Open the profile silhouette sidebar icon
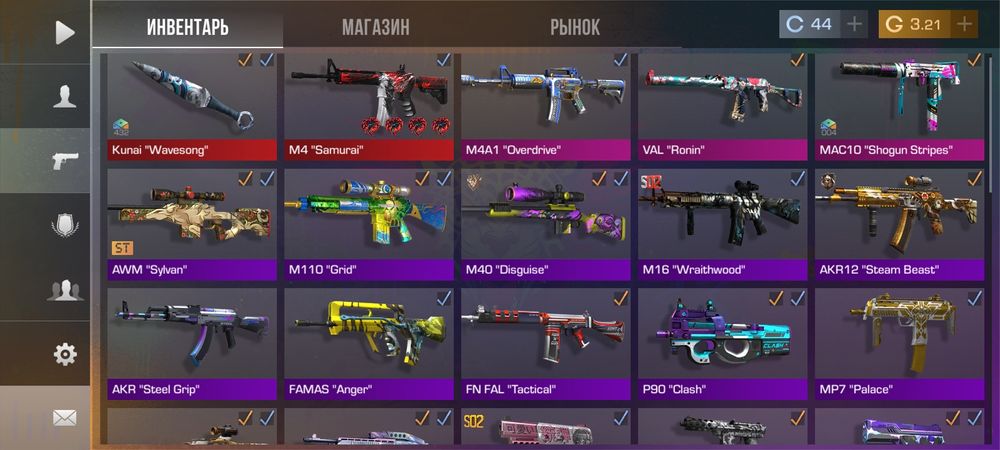The width and height of the screenshot is (1000, 450). click(x=65, y=96)
